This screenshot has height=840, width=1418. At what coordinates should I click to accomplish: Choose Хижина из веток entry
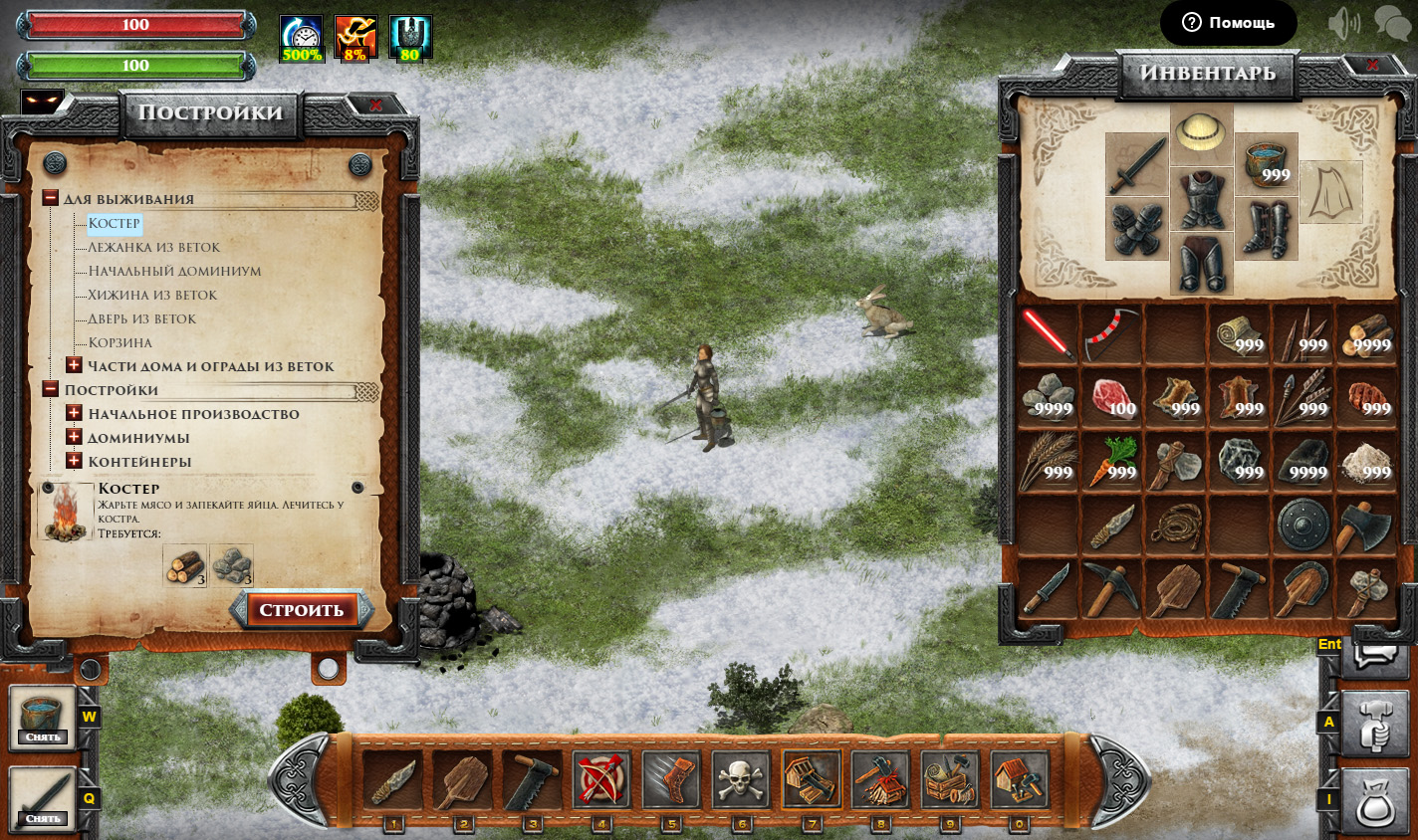pos(151,295)
